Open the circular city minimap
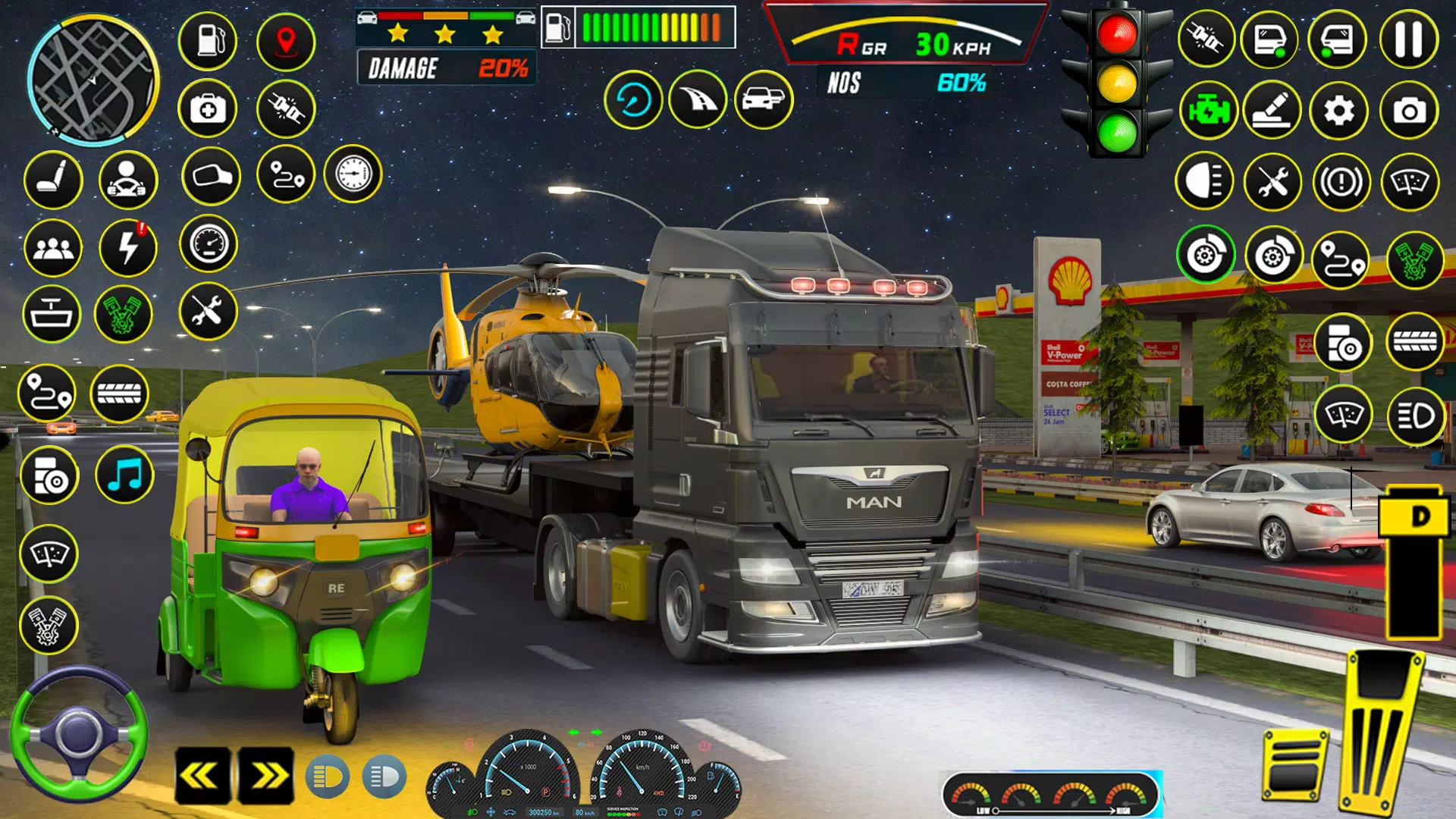The image size is (1456, 819). [x=93, y=80]
